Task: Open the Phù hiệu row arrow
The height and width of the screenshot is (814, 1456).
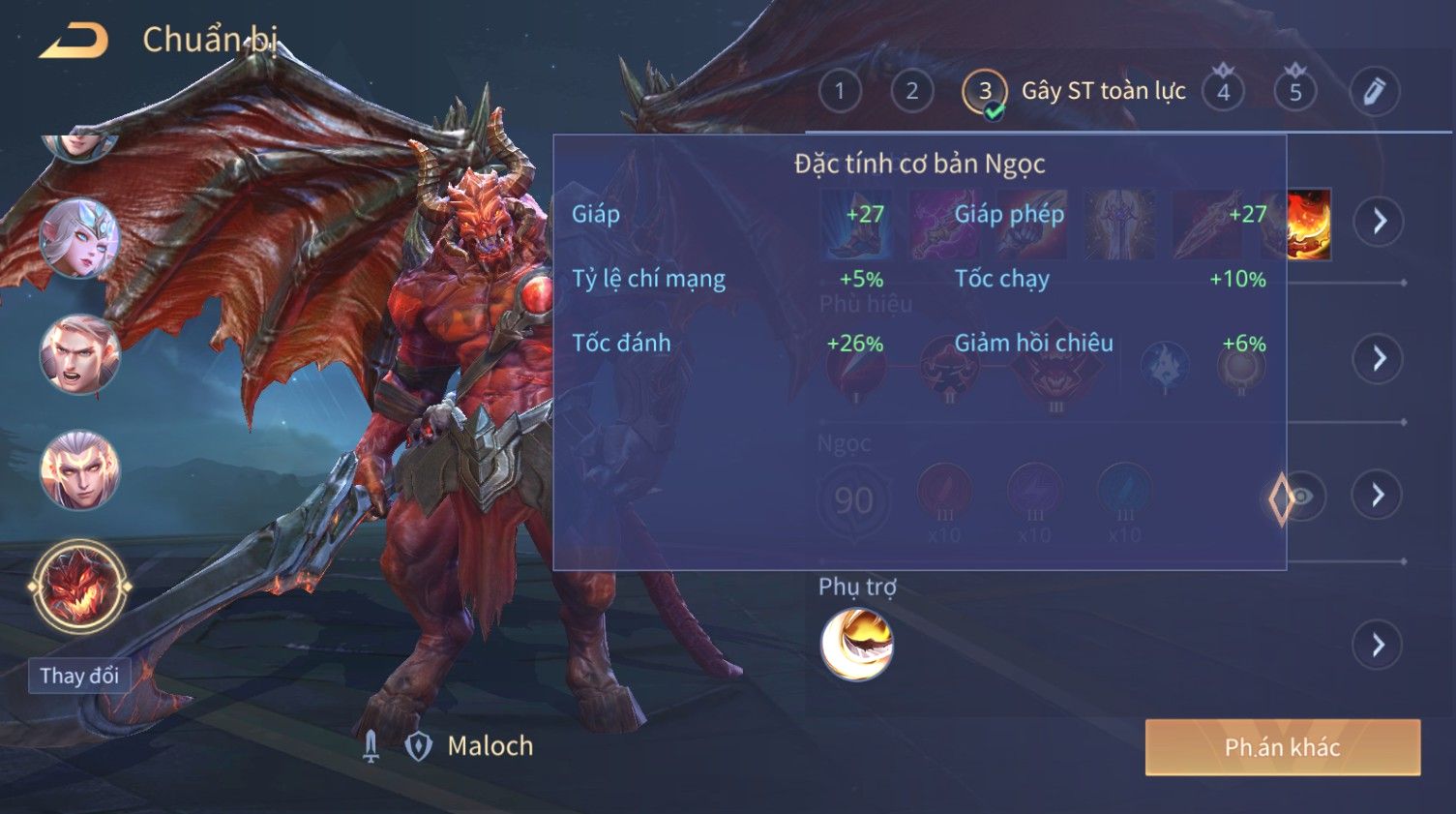Action: (1378, 359)
